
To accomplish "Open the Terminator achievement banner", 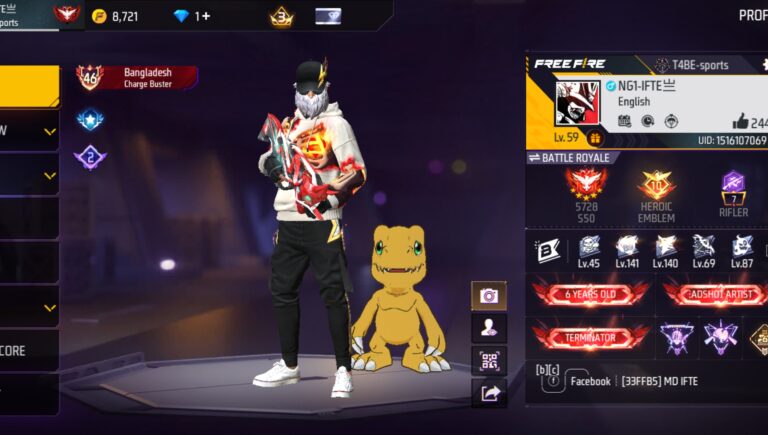I will click(x=591, y=338).
